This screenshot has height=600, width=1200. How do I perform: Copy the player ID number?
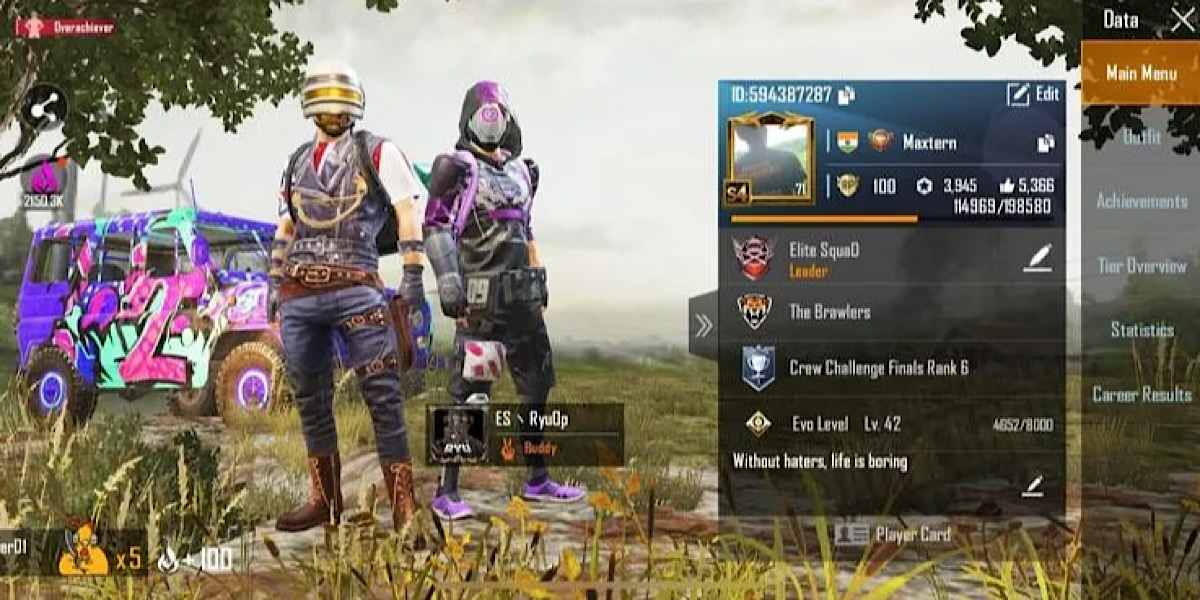pyautogui.click(x=846, y=95)
